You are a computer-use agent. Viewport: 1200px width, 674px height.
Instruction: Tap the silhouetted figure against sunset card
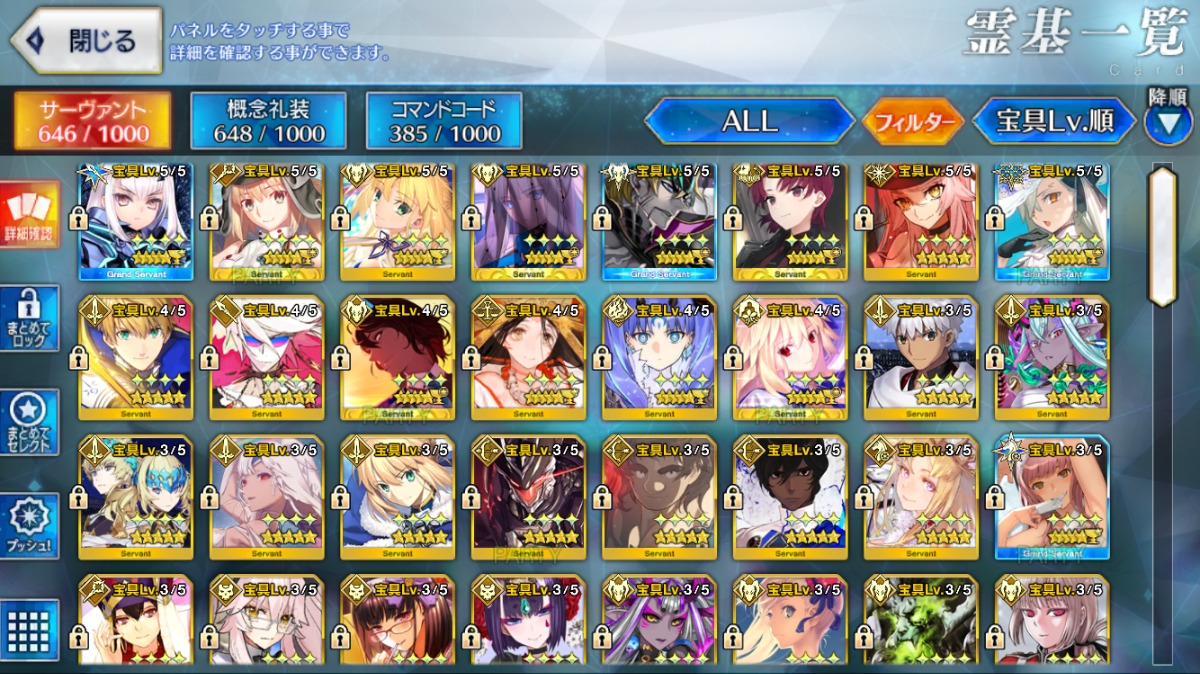tap(398, 357)
